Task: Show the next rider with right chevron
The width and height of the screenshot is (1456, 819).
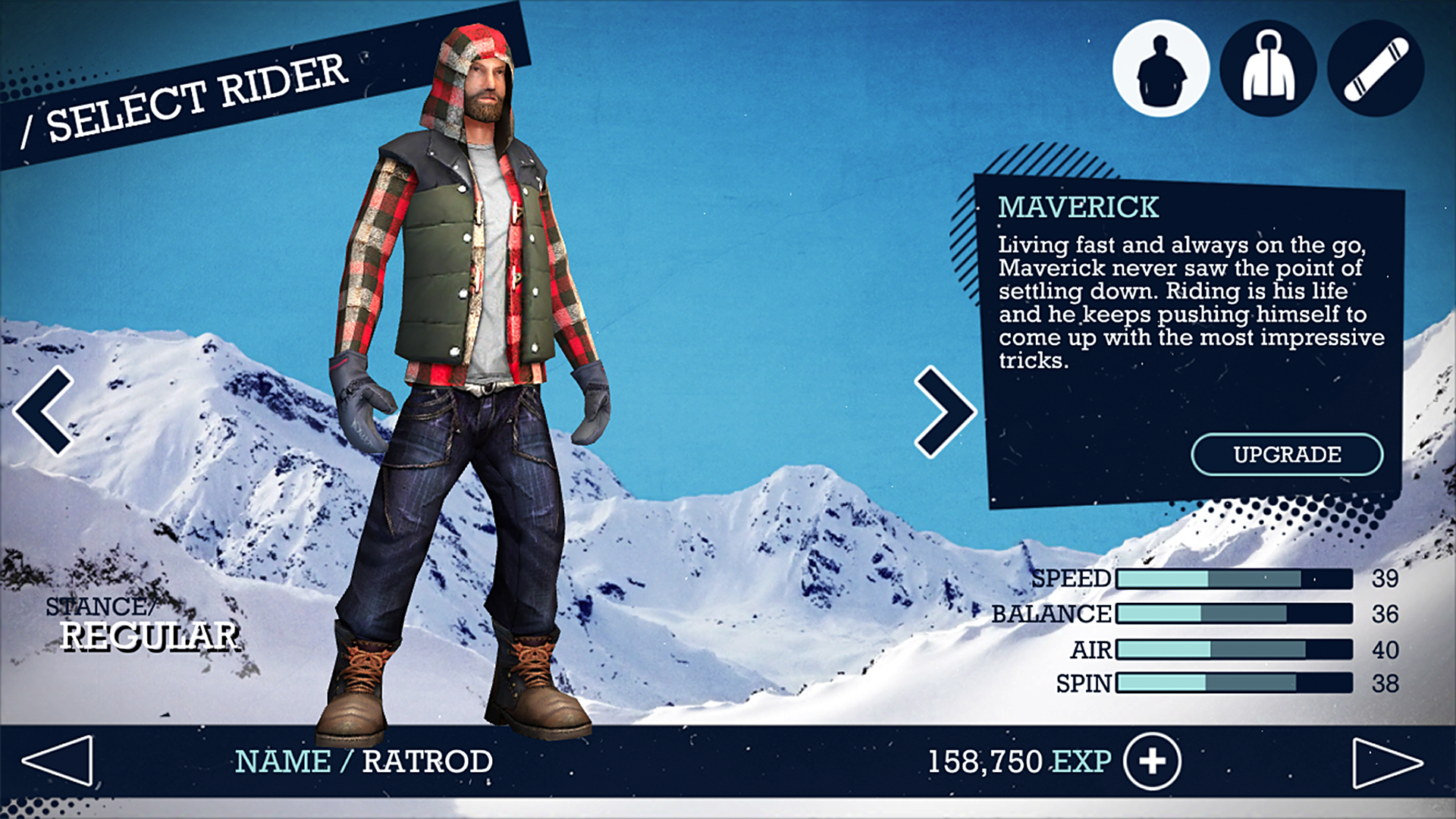Action: (944, 412)
